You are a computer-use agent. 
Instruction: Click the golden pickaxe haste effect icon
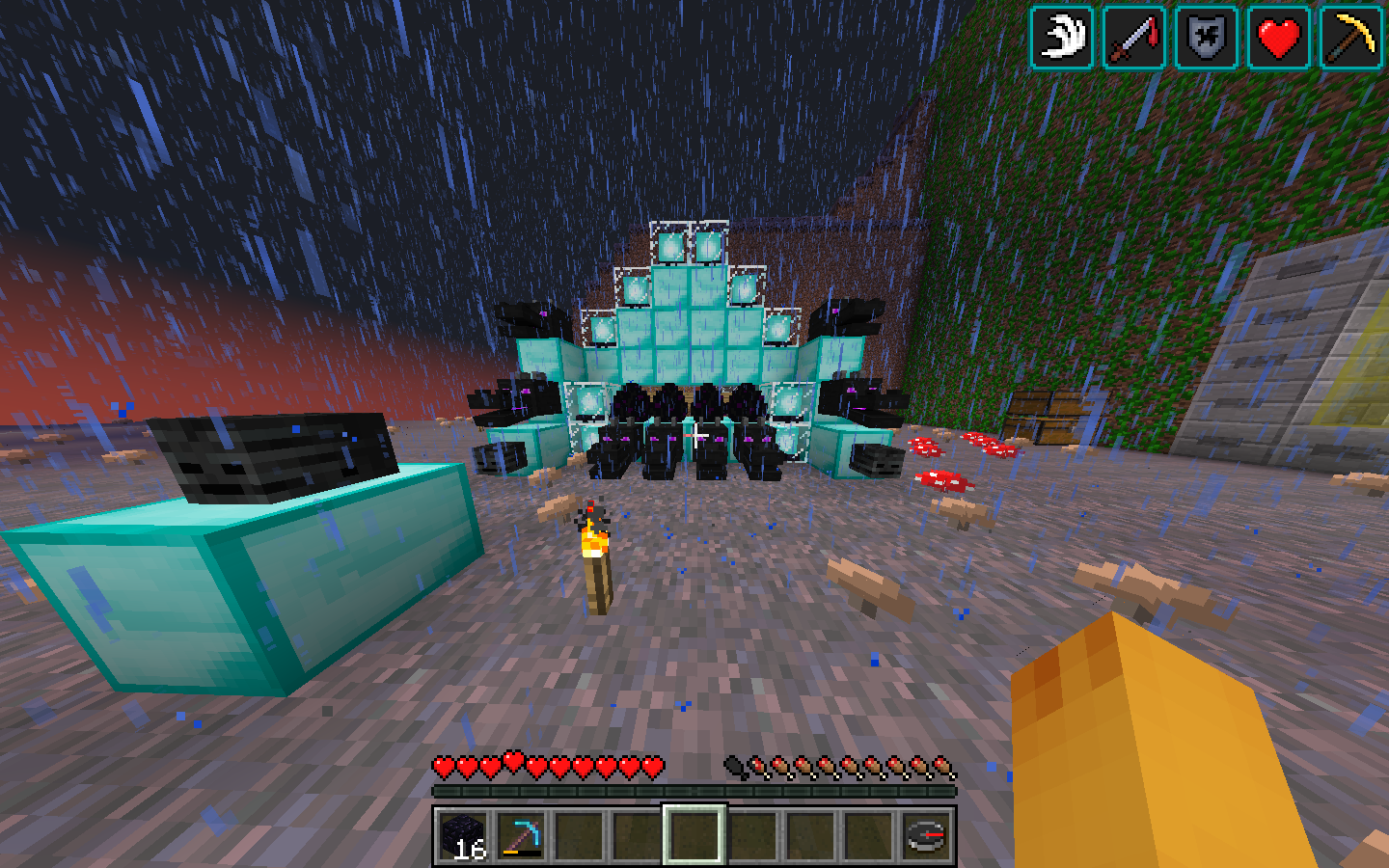1351,39
